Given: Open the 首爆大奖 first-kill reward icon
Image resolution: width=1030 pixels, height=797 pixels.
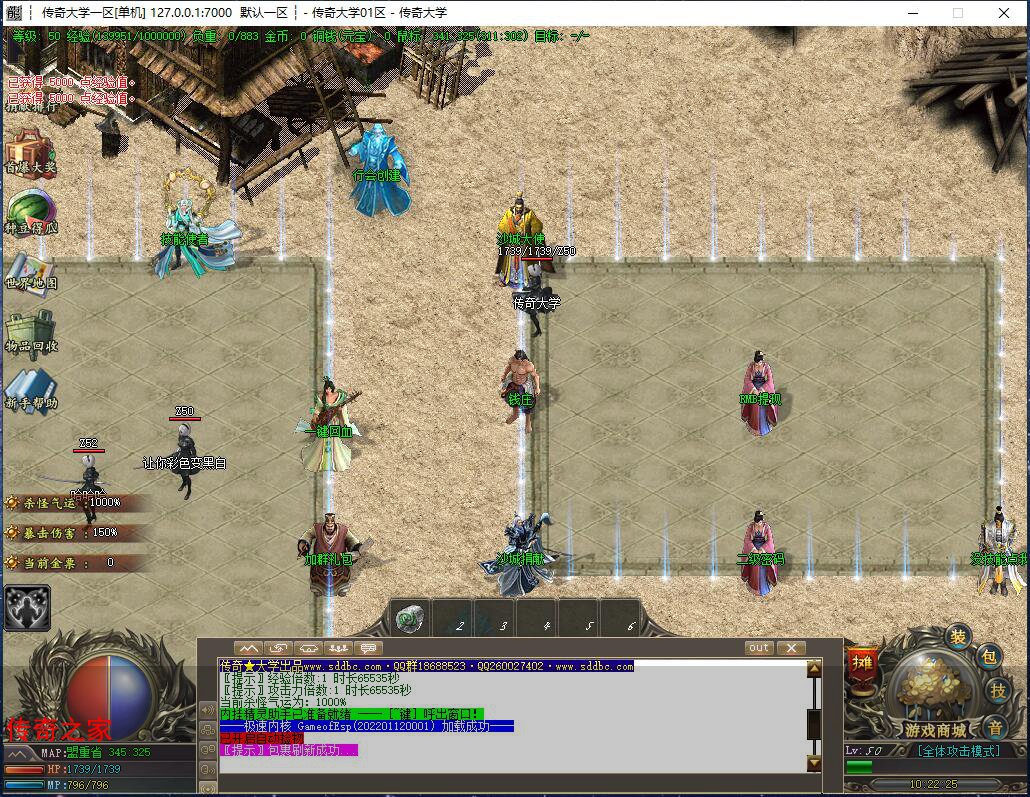Looking at the screenshot, I should click(x=30, y=154).
